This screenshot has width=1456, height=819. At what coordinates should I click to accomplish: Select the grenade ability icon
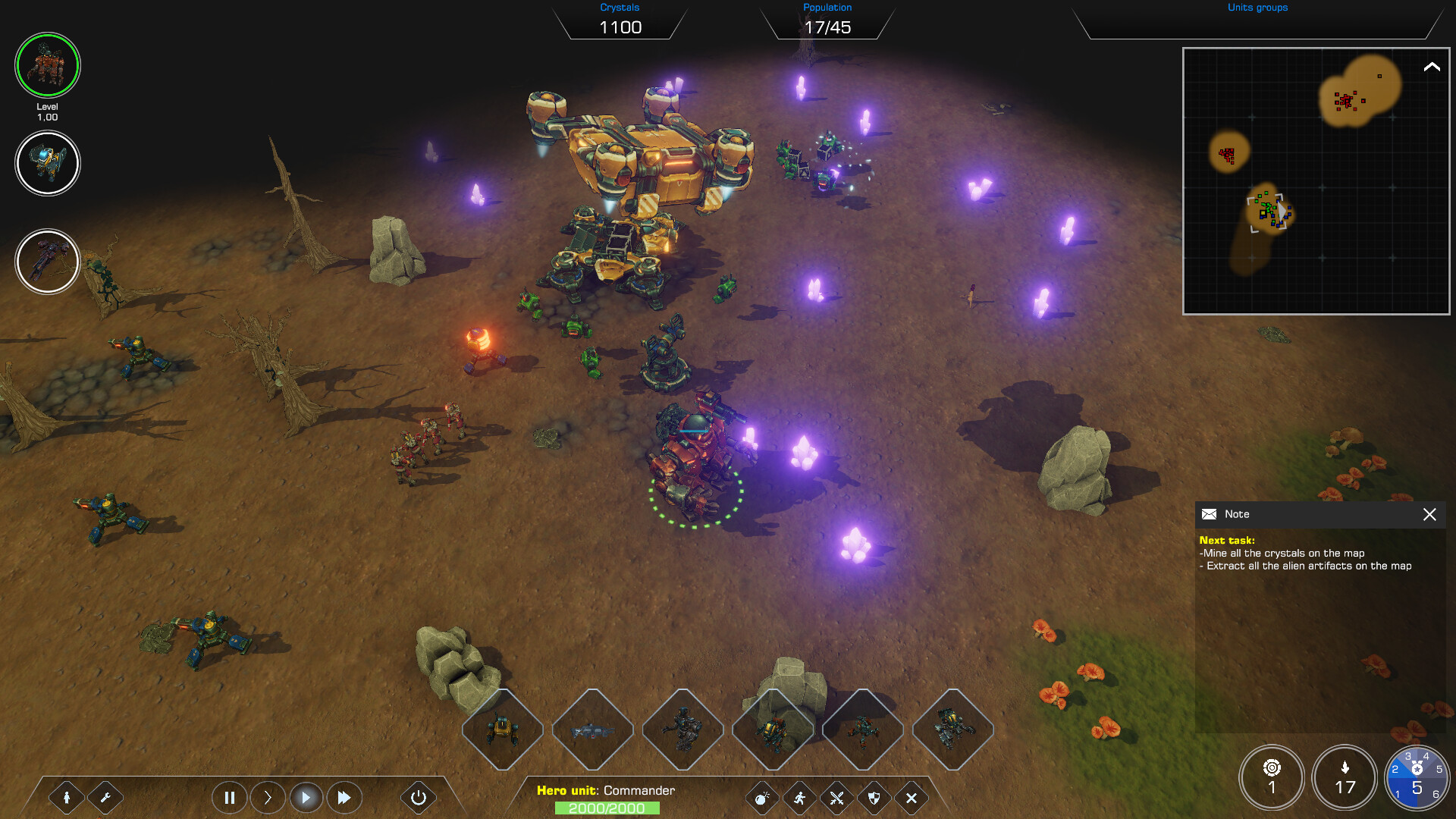pos(762,798)
